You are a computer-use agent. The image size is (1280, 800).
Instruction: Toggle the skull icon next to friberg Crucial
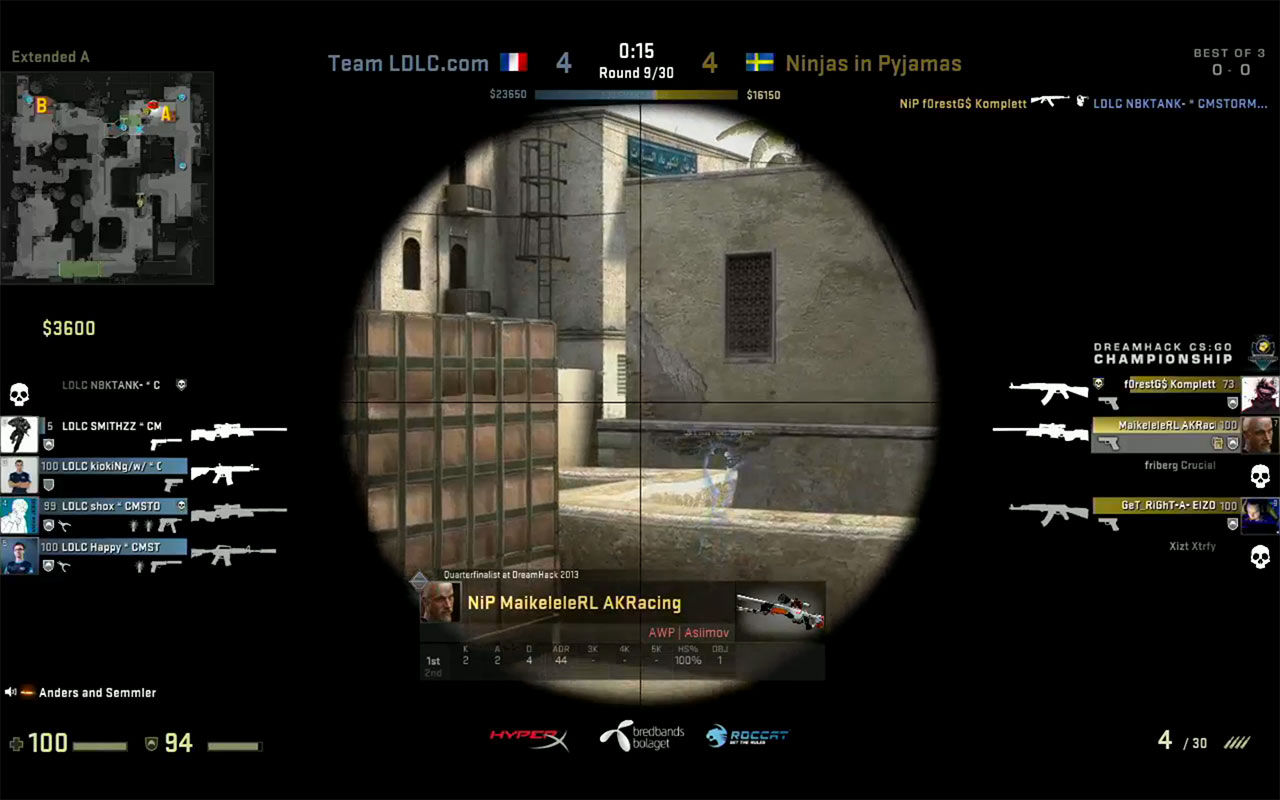coord(1258,477)
